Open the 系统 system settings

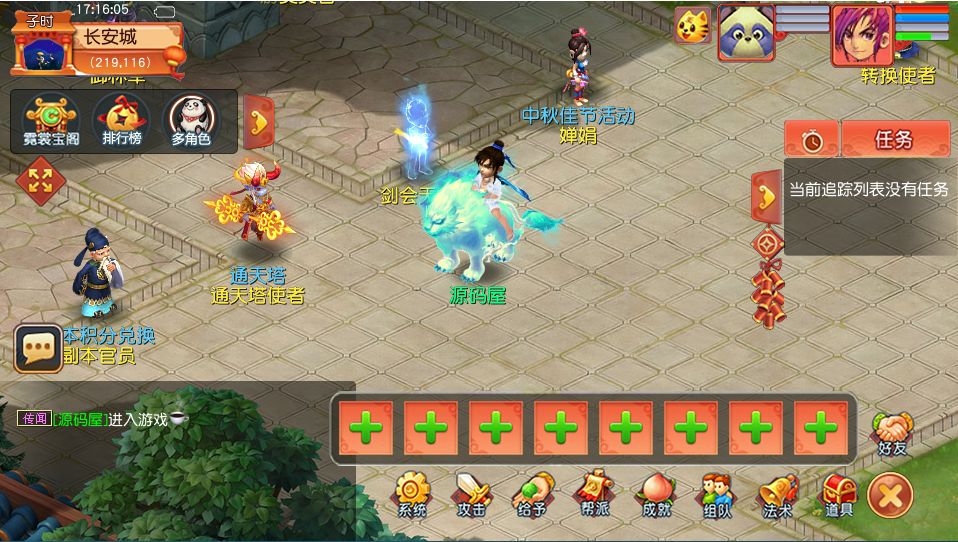pyautogui.click(x=411, y=494)
